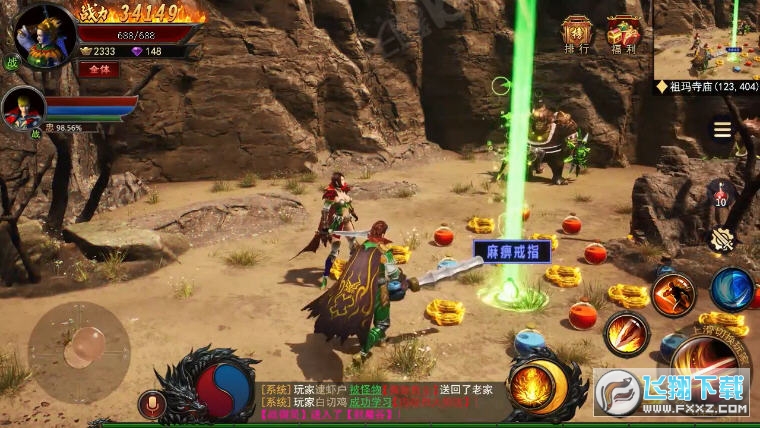760x428 pixels.
Task: Activate the blue crescent slash skill
Action: click(732, 289)
